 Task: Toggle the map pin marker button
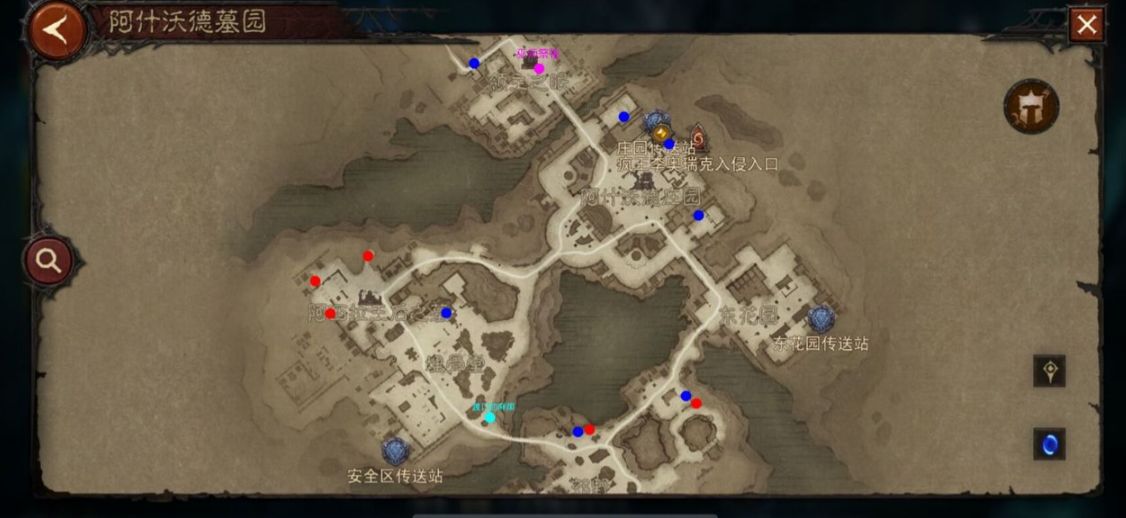[x=1049, y=371]
